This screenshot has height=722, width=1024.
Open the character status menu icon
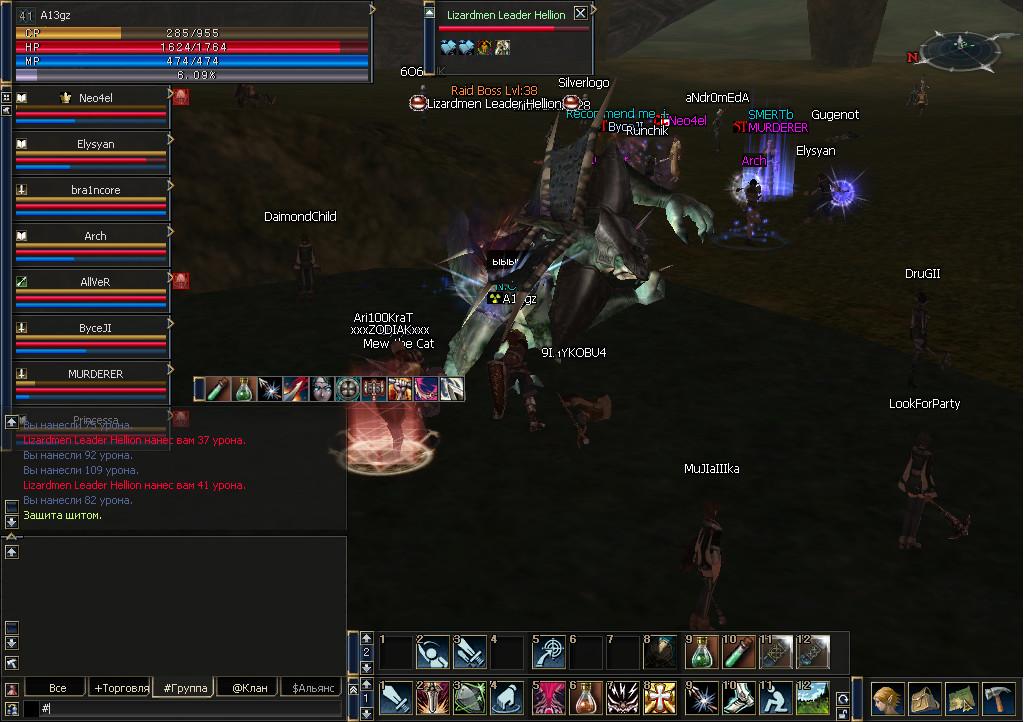(887, 697)
